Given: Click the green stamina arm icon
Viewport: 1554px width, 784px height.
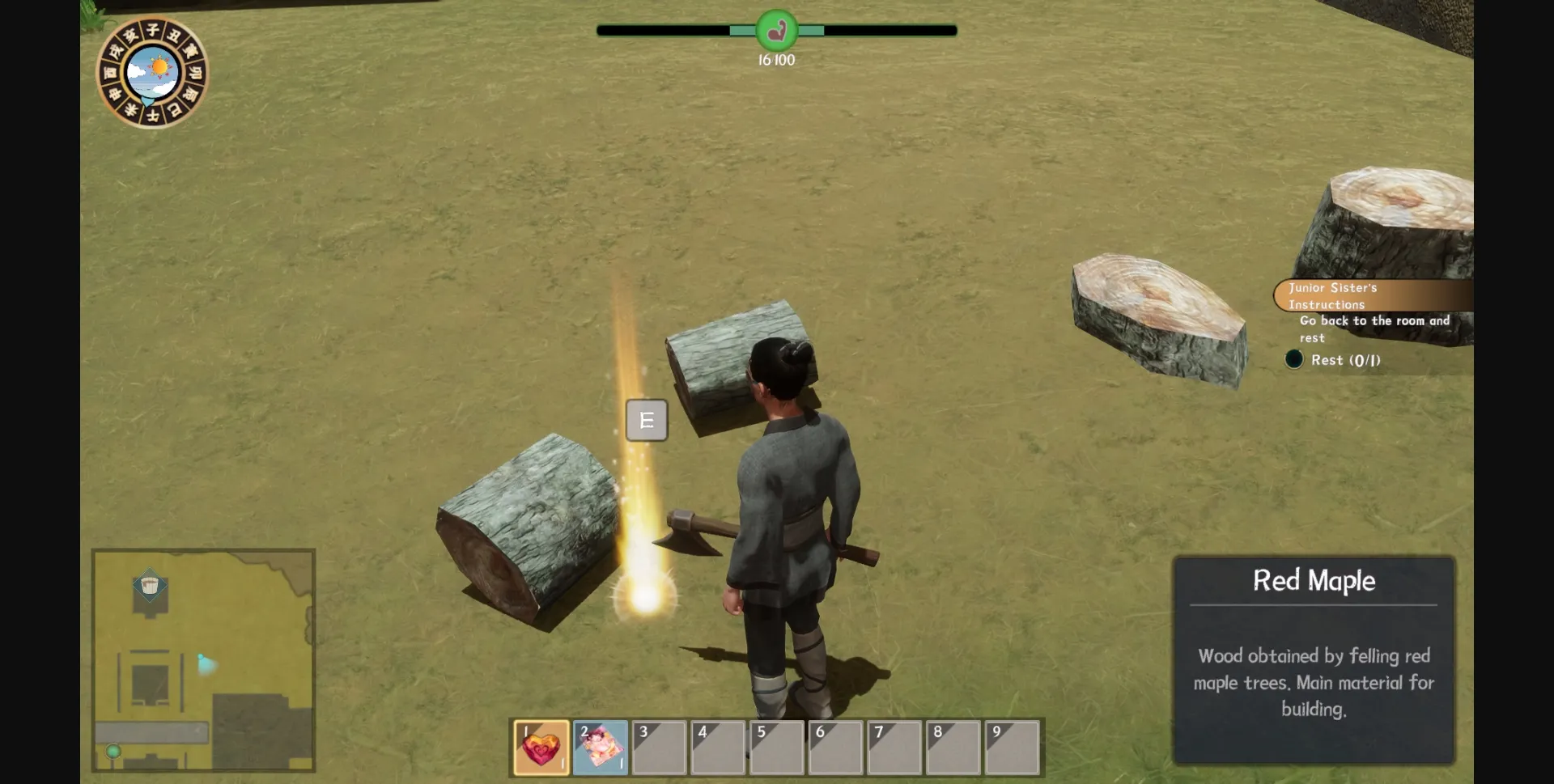Looking at the screenshot, I should (x=776, y=31).
